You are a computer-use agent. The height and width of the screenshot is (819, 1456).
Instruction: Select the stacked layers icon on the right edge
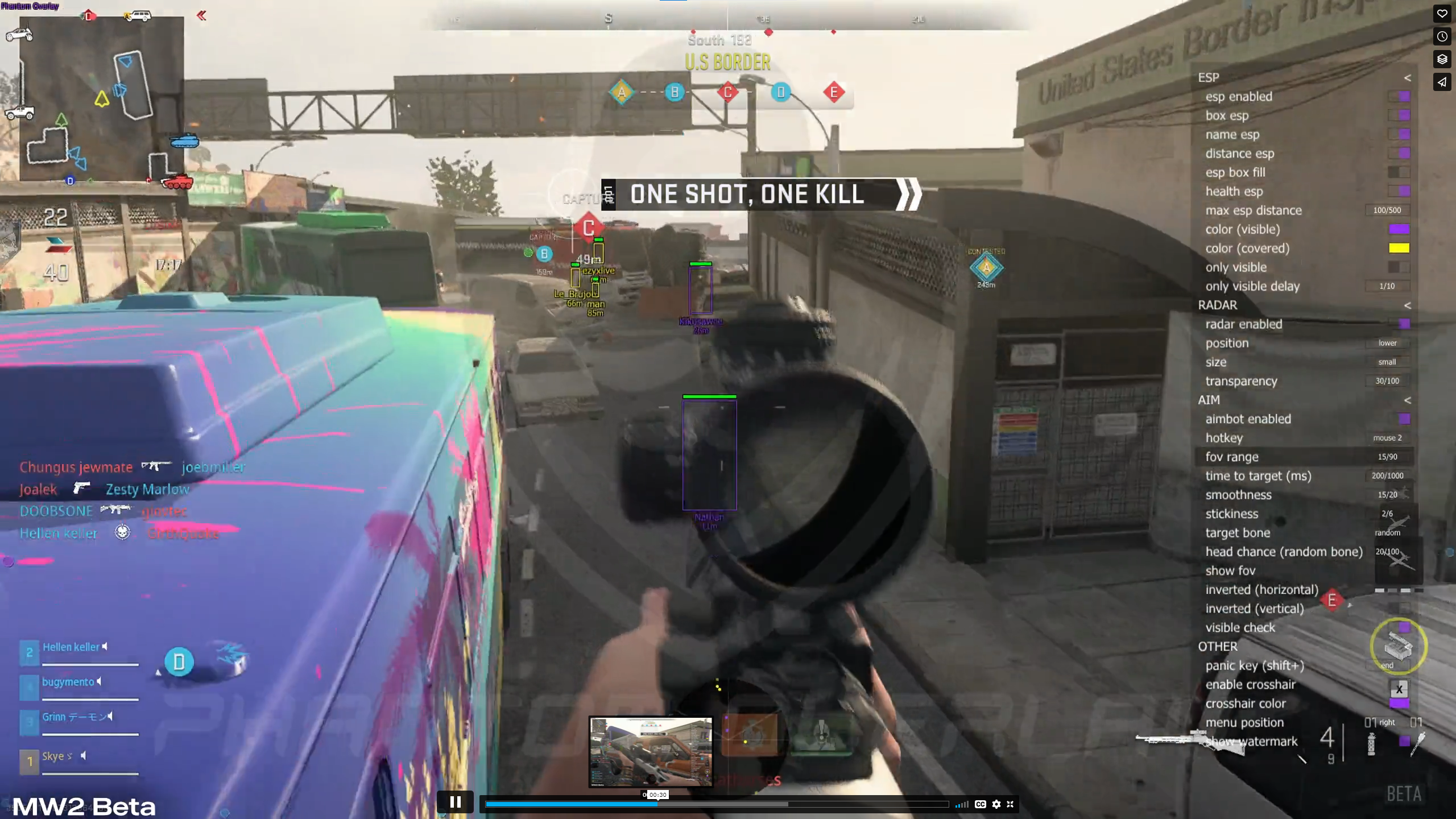click(x=1442, y=60)
